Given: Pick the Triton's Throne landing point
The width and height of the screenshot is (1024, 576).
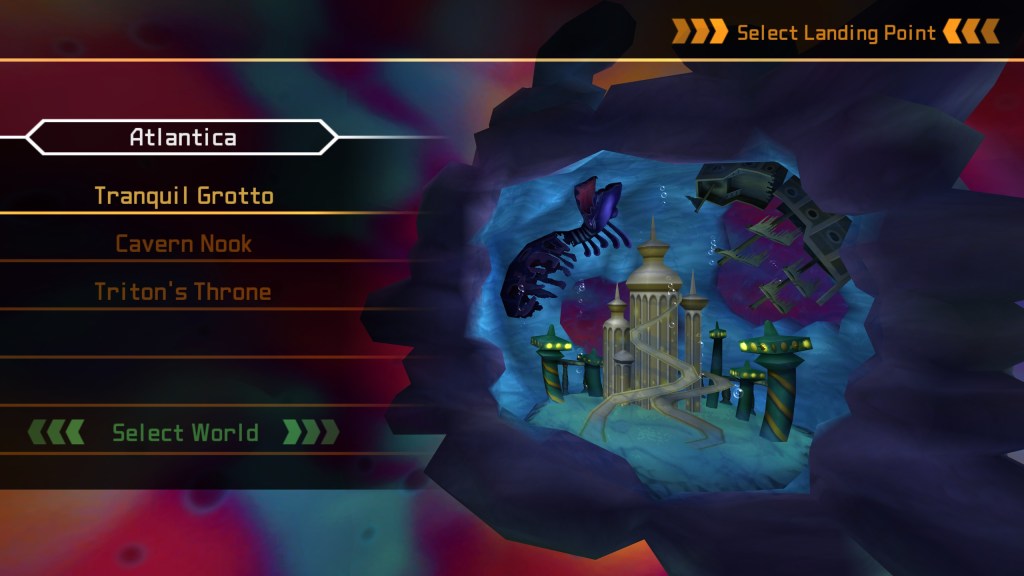Looking at the screenshot, I should [x=184, y=291].
